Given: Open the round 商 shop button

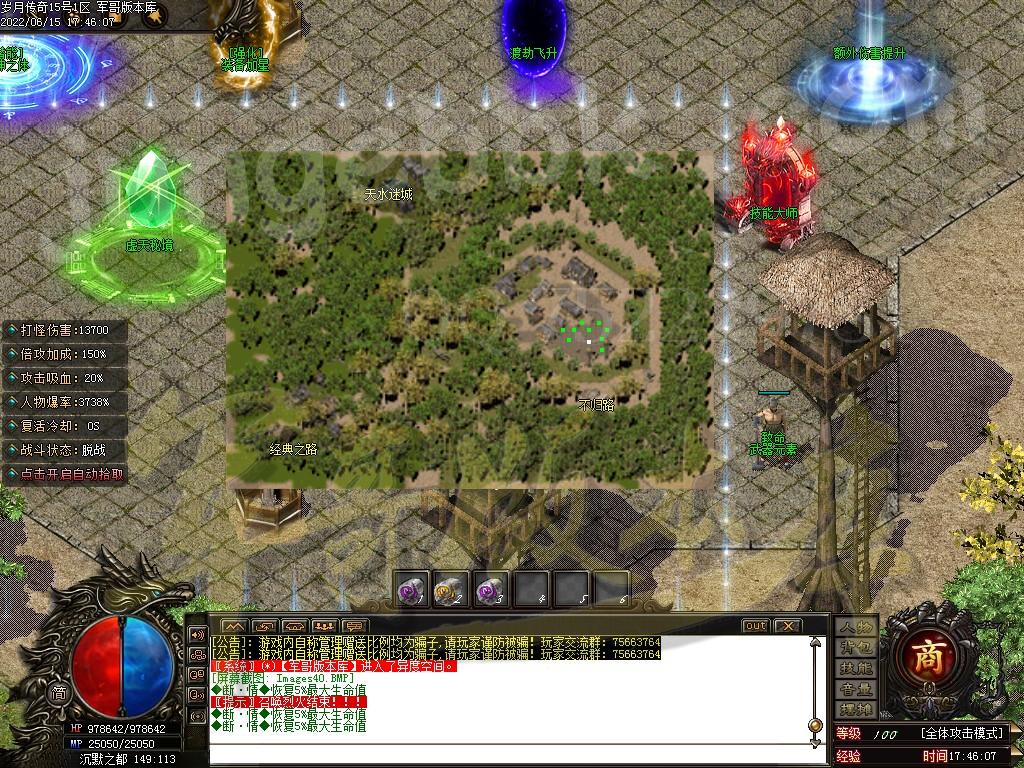Looking at the screenshot, I should point(932,655).
